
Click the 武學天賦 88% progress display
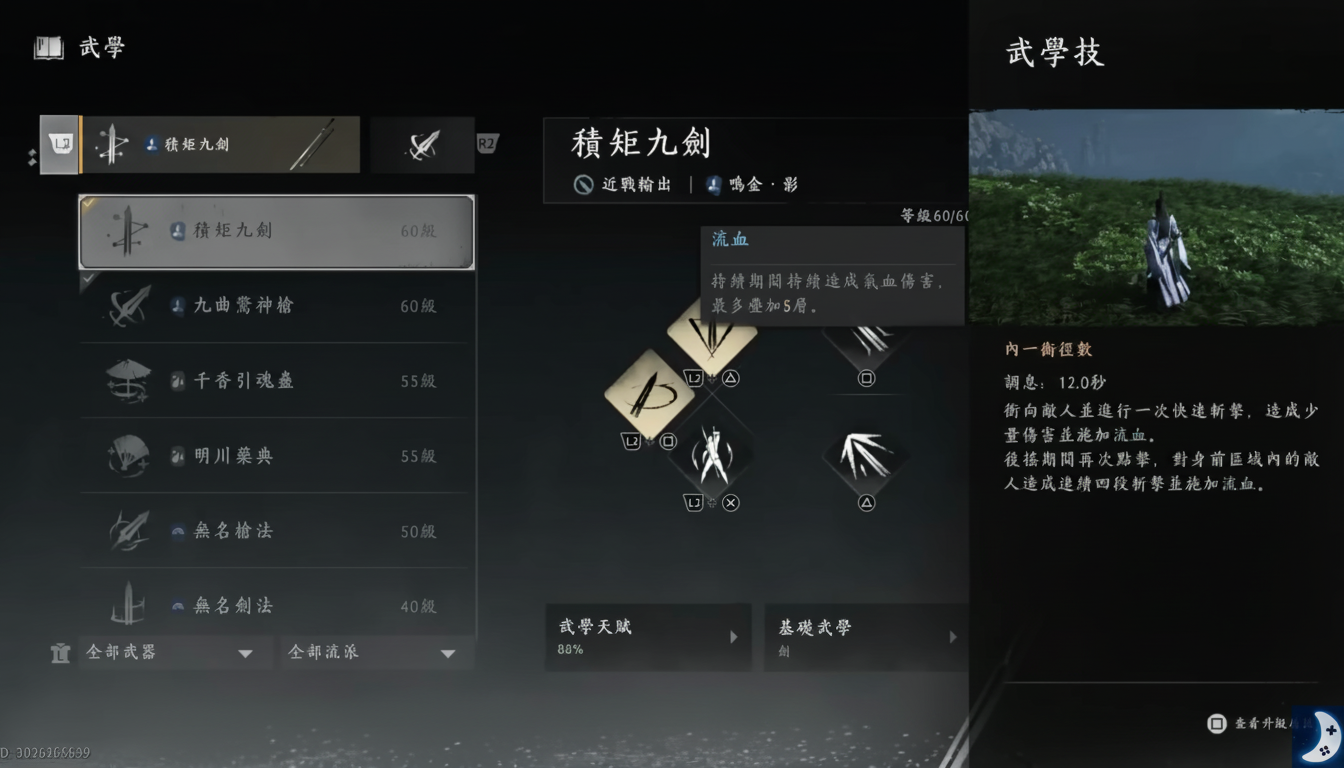coord(648,637)
